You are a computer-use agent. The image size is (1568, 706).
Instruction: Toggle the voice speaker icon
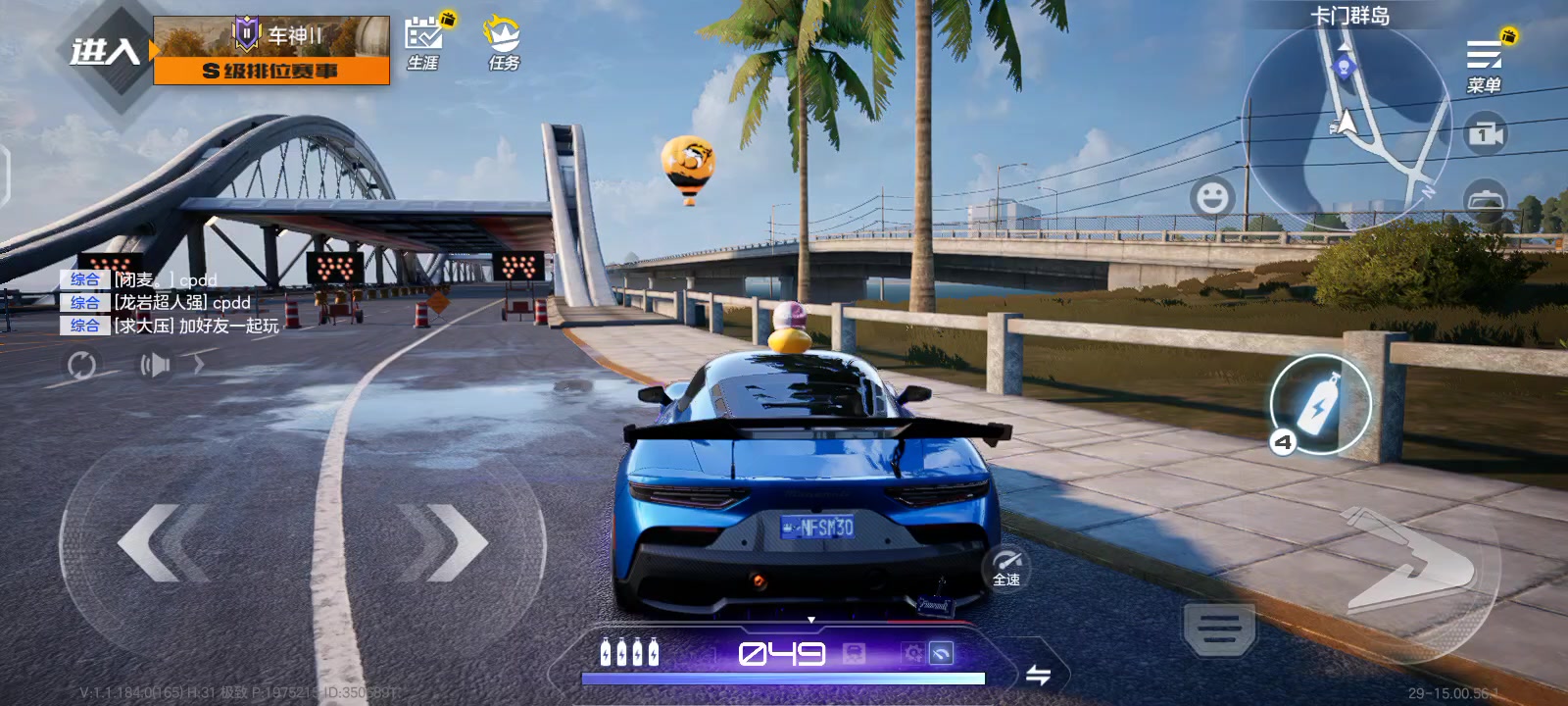pos(155,366)
